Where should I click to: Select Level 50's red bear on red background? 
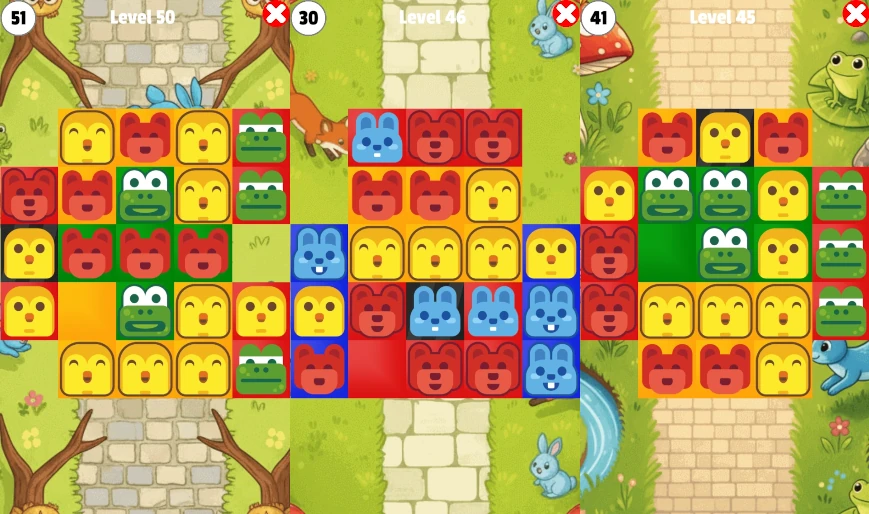29,195
